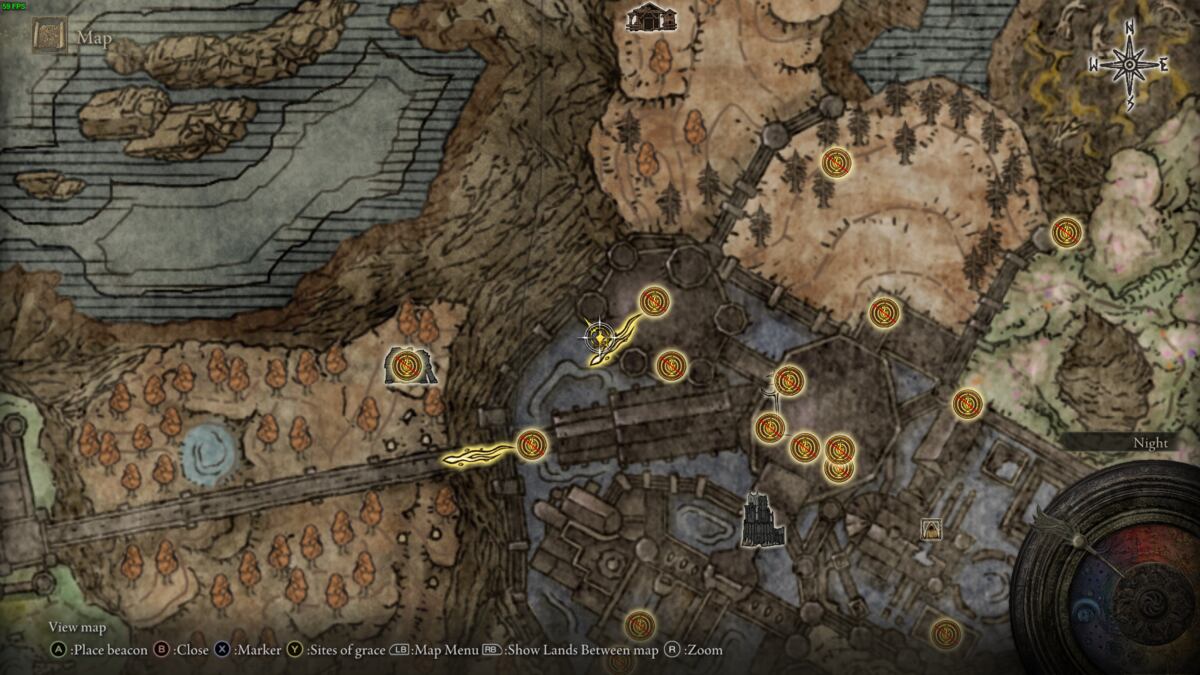Choose the small archway doorway map icon
This screenshot has width=1200, height=675.
tap(931, 529)
